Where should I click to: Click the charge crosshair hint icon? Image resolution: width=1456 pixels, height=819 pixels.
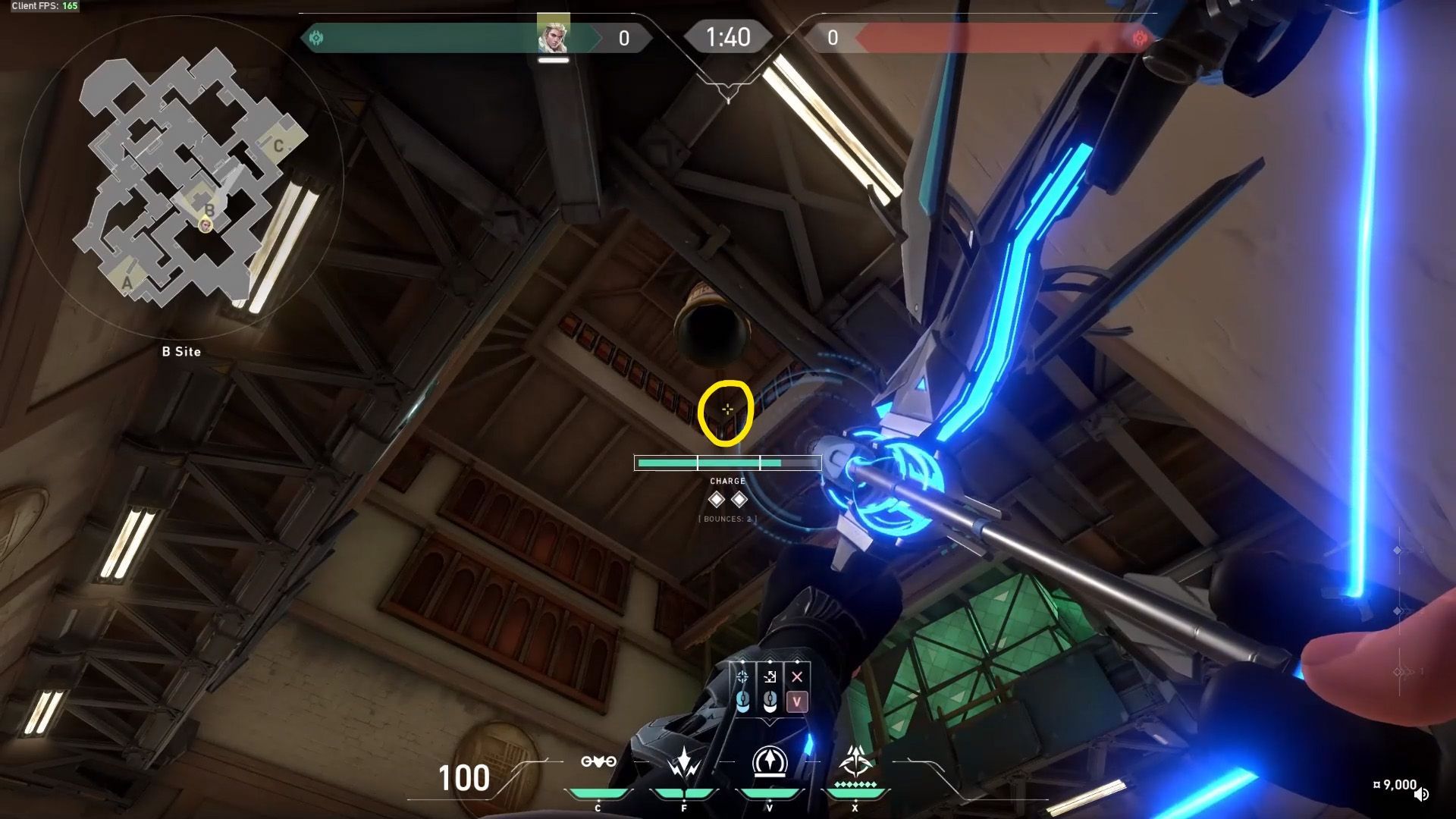coord(742,677)
